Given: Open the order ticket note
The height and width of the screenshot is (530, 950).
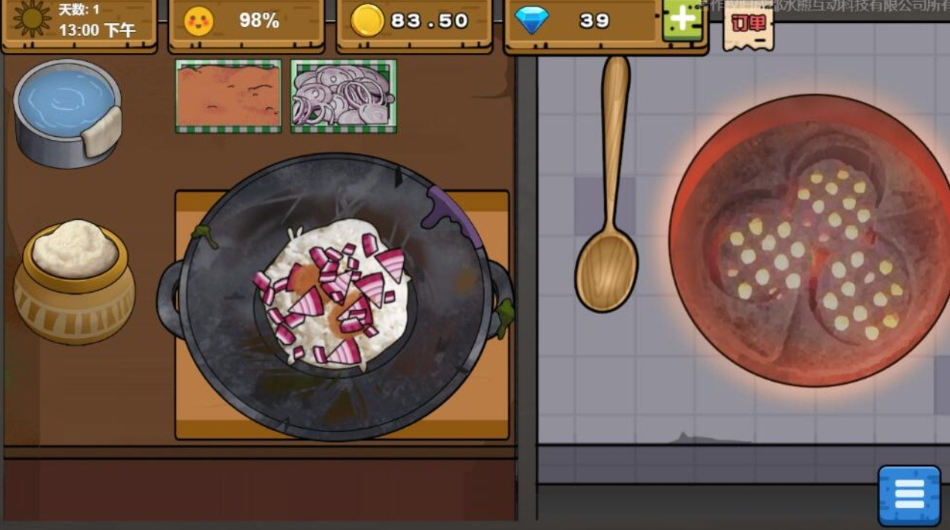Looking at the screenshot, I should point(748,26).
